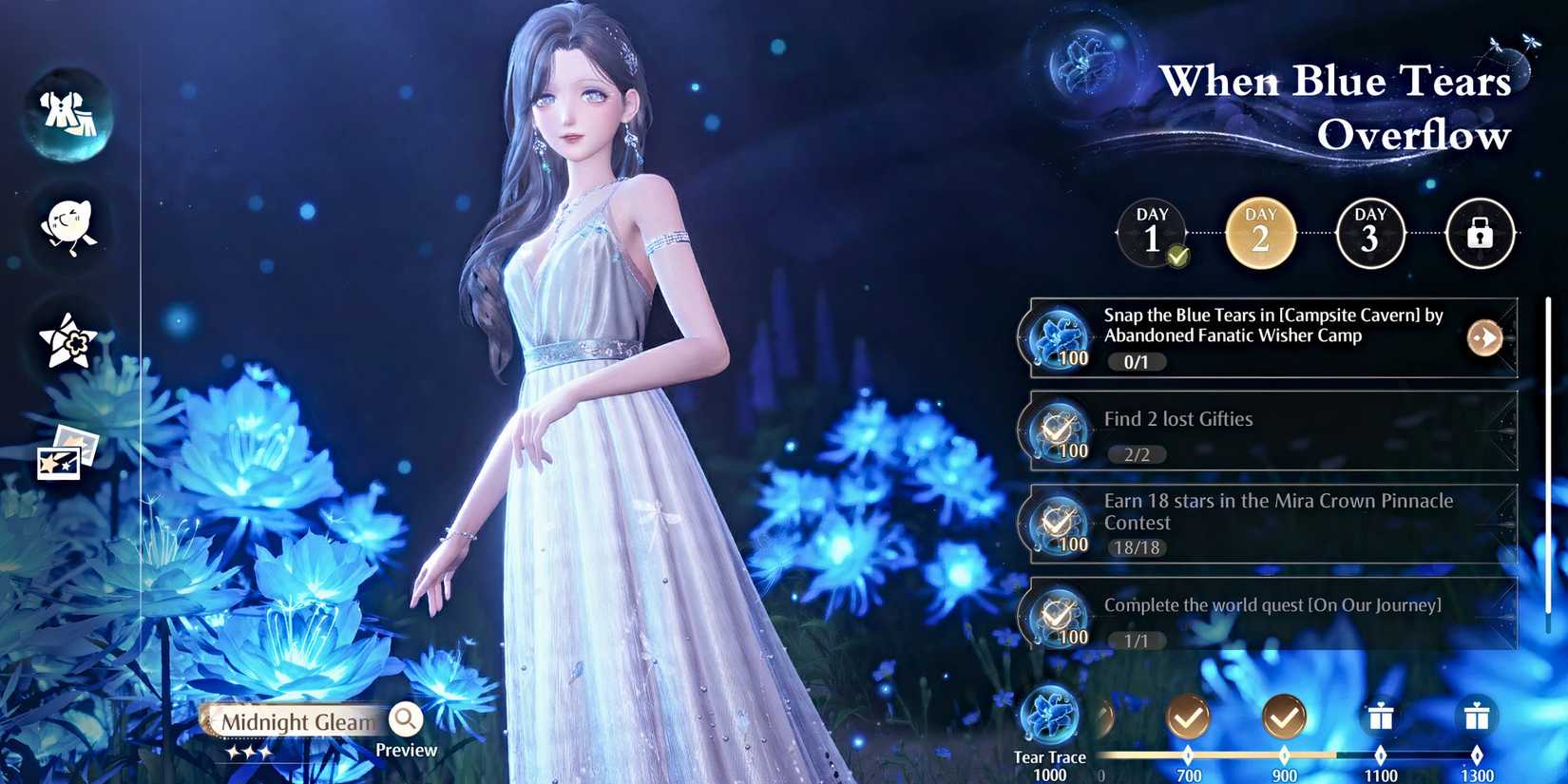Claim the gift reward at 1300
1568x784 pixels.
[x=1479, y=717]
